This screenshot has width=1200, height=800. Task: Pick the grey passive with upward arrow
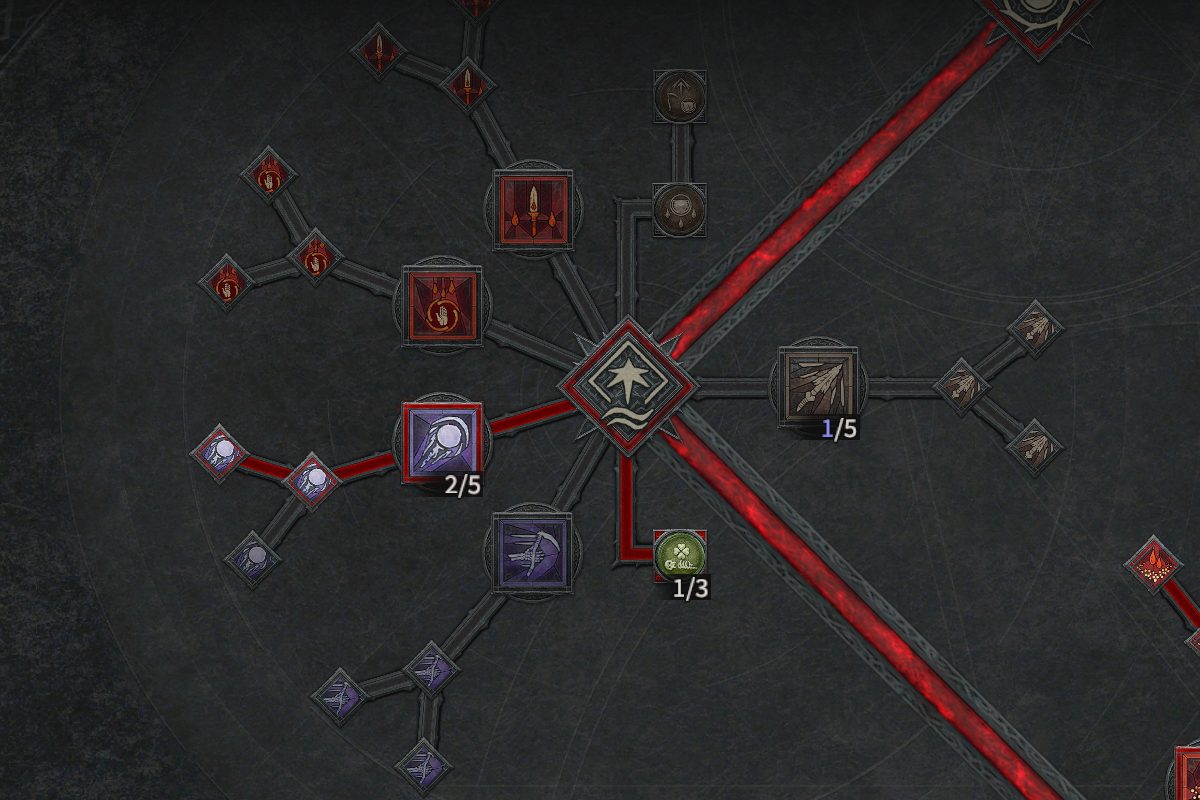[x=680, y=97]
